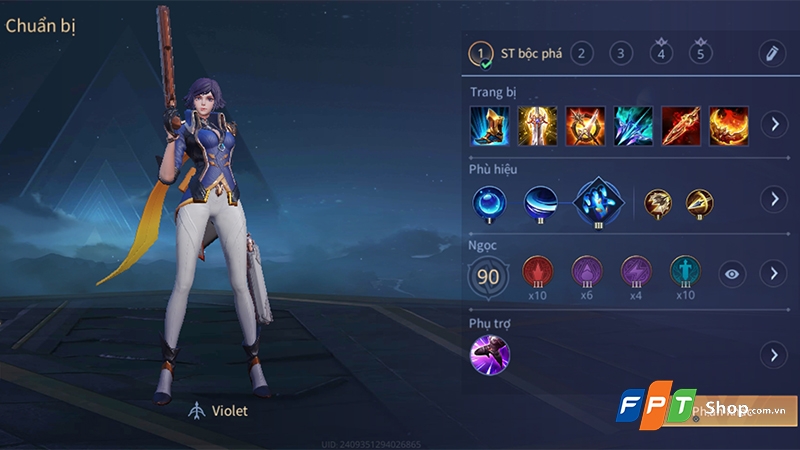Viewport: 800px width, 450px height.
Task: Open the Phù hiệu badge details arrow
Action: click(x=772, y=199)
